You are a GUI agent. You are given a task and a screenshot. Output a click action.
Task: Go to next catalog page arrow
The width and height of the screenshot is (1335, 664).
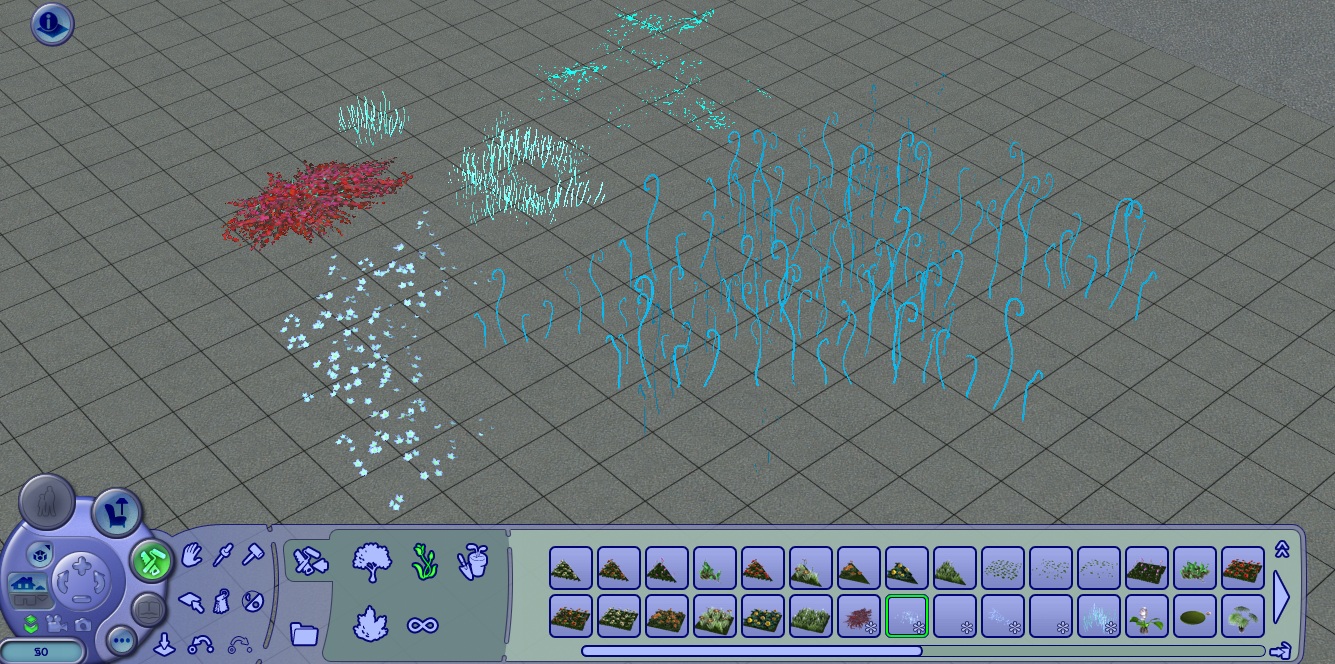pyautogui.click(x=1281, y=596)
